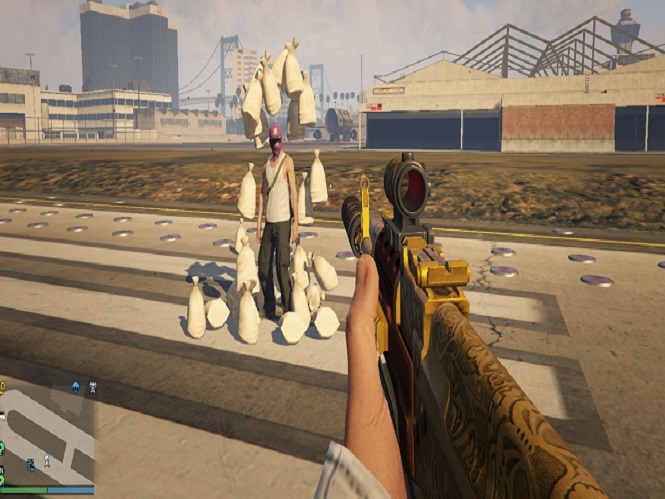Select the blue parachute blip on minimap
Screen dimensions: 665x499
pos(76,387)
